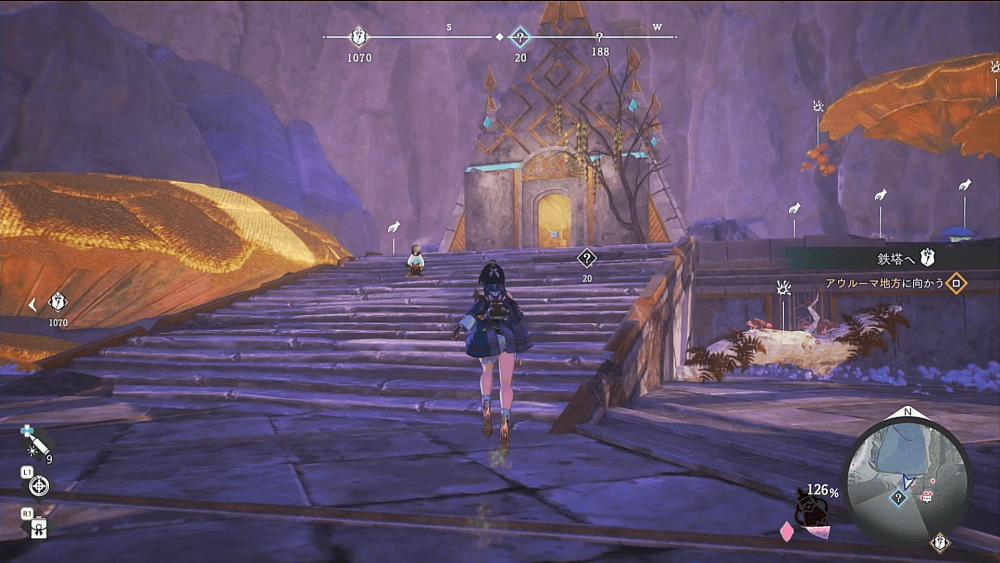Click the quest emblem on the minimap's rim
Viewport: 1000px width, 563px height.
coord(939,543)
